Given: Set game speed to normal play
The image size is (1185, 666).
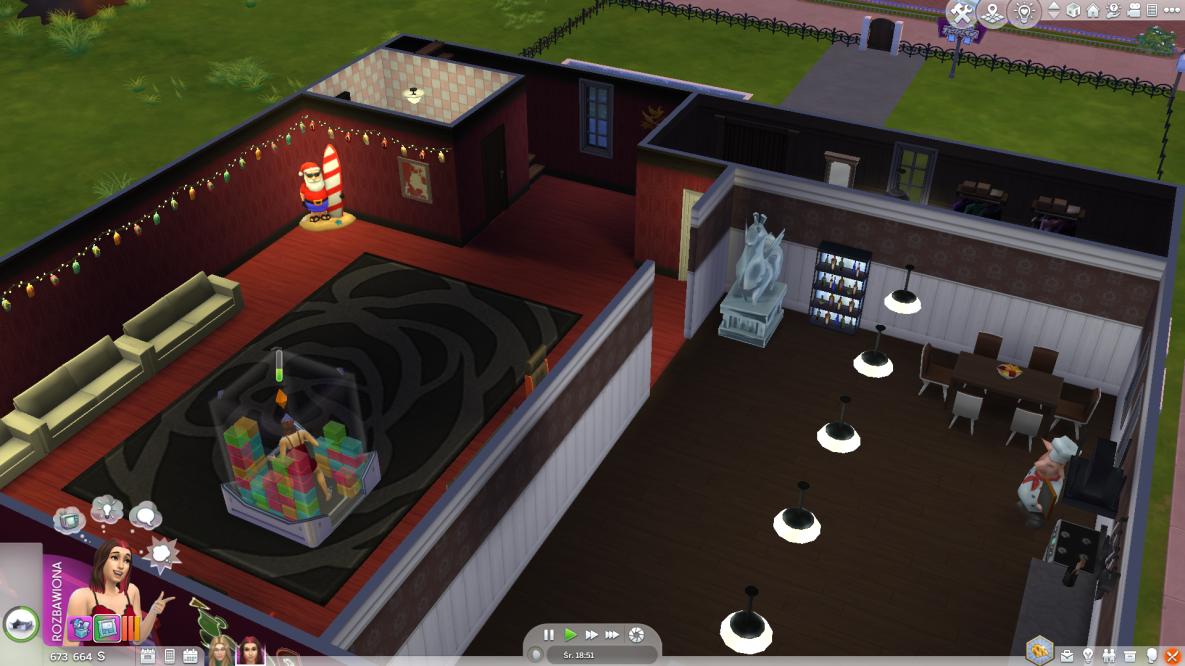Looking at the screenshot, I should pos(570,635).
